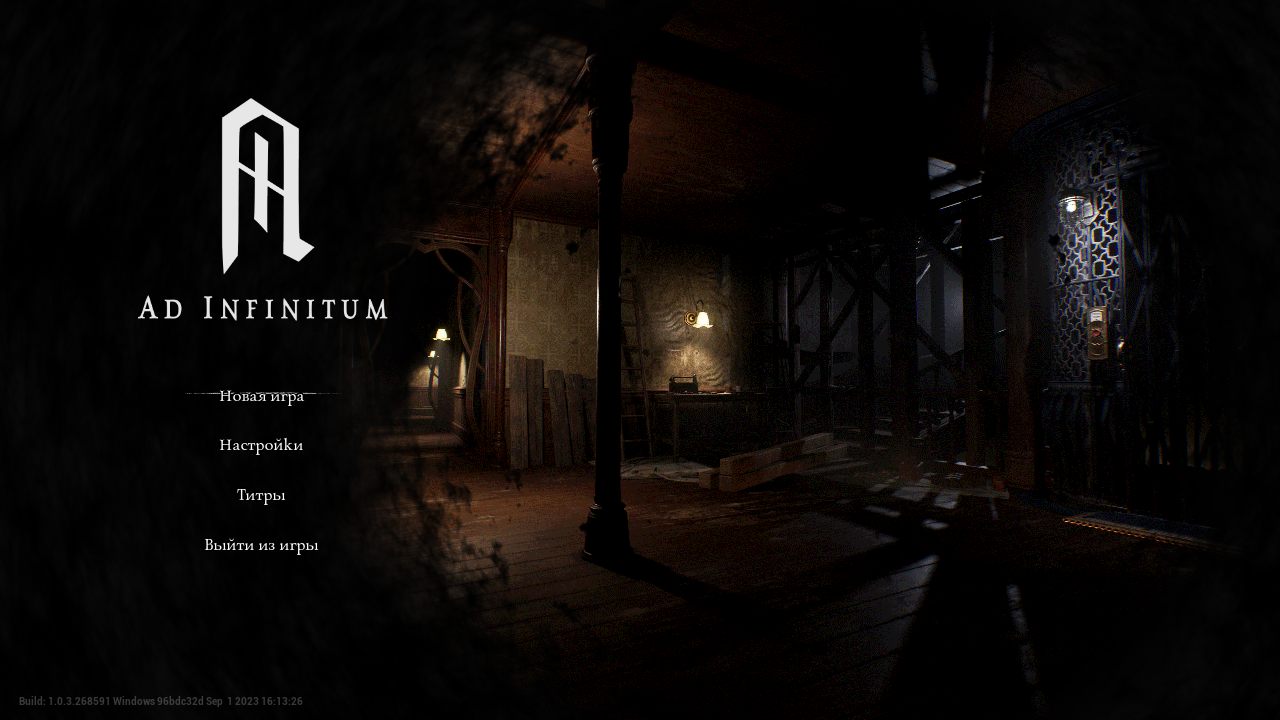Choose Выйти из игры to quit

[x=261, y=546]
